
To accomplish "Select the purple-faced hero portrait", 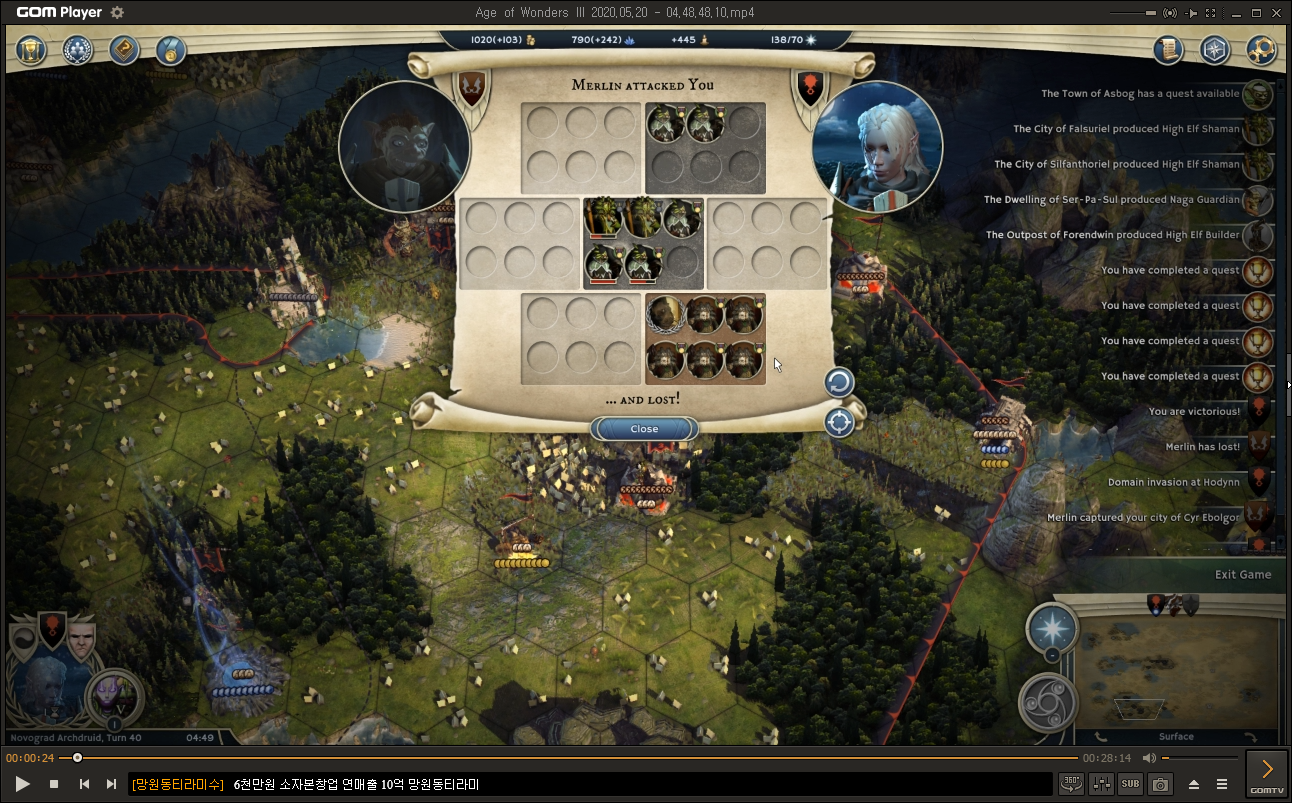I will (114, 697).
